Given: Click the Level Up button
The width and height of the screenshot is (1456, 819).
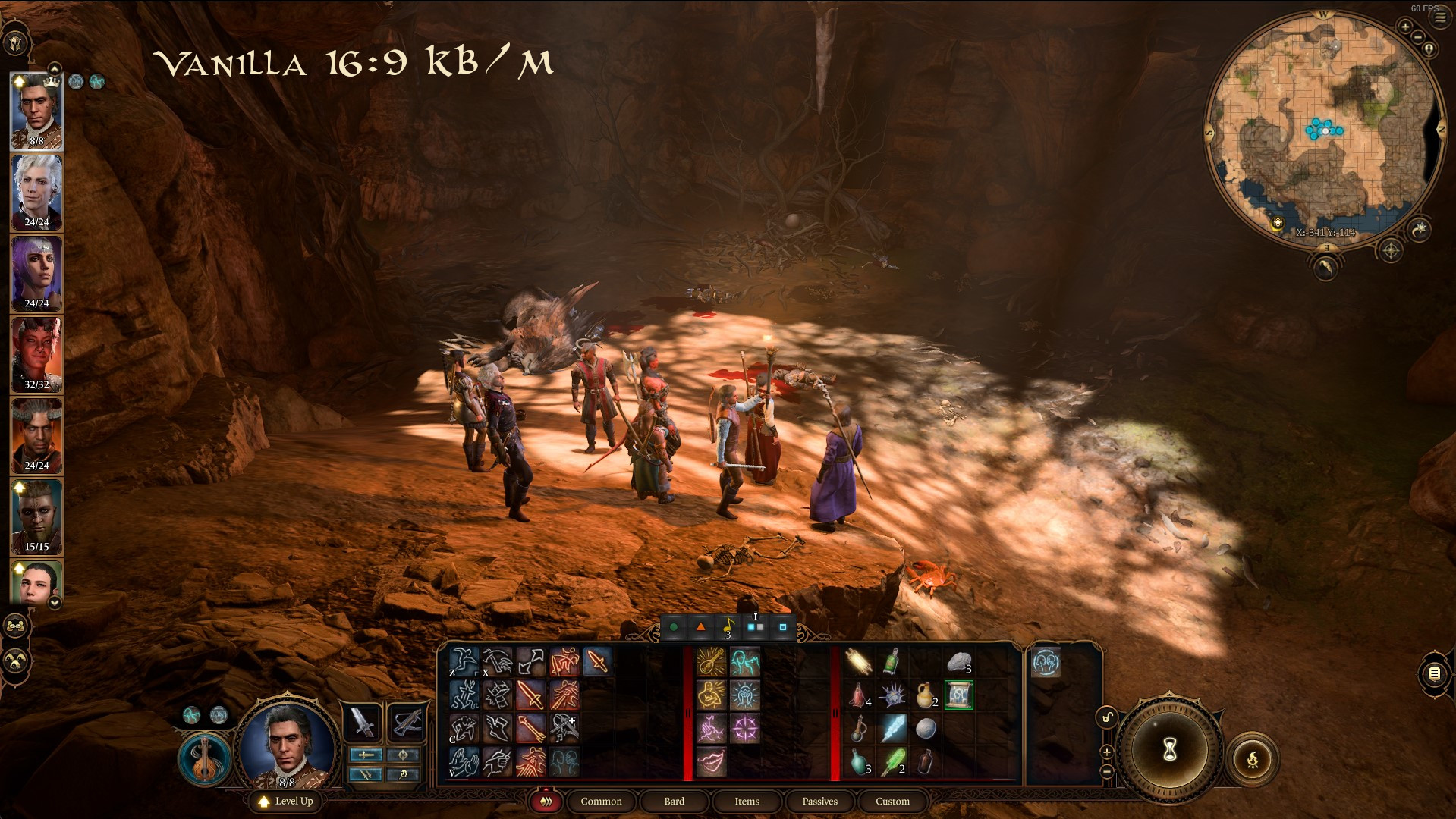Looking at the screenshot, I should coord(285,802).
